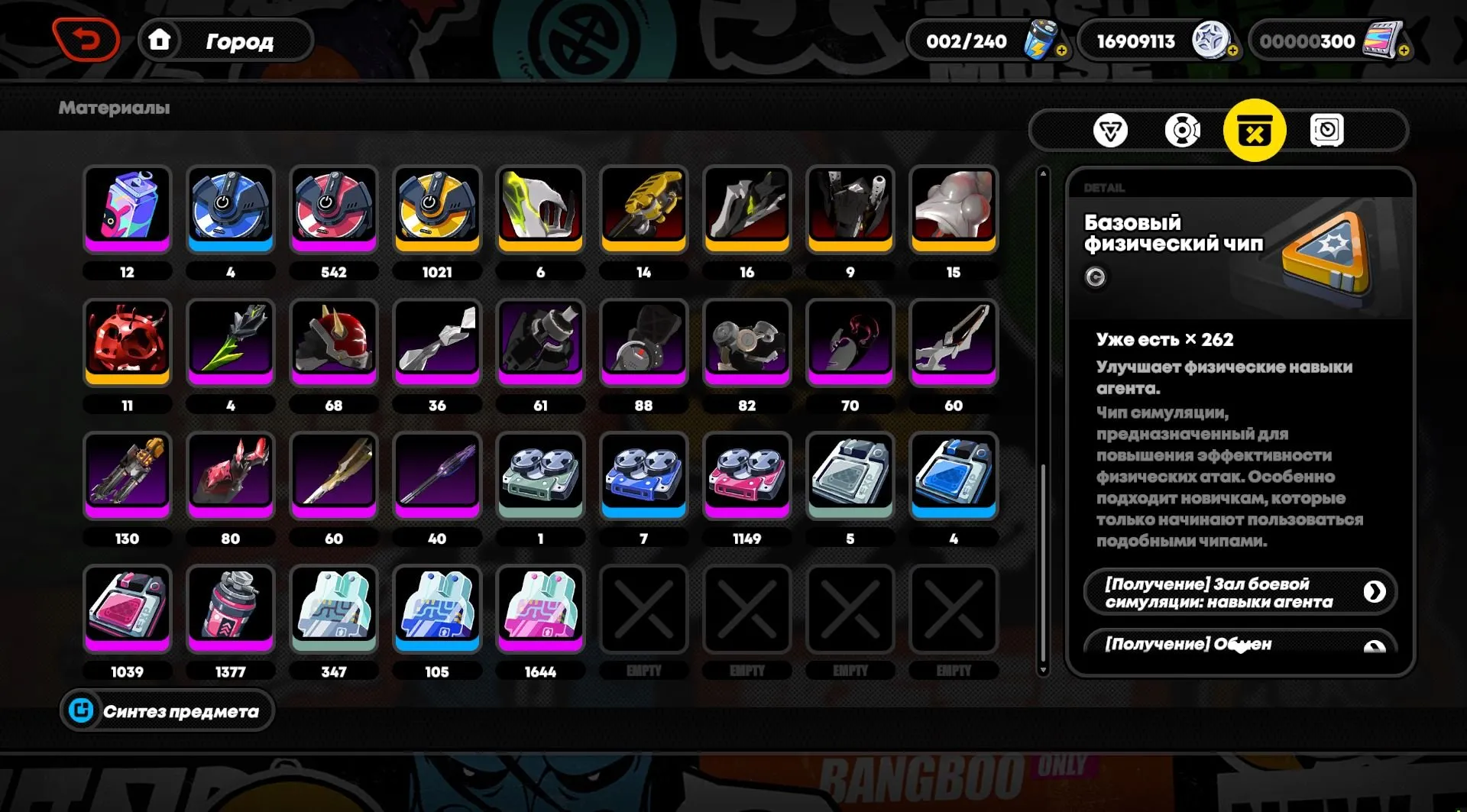Click plus beside coin balance 16909113
The height and width of the screenshot is (812, 1467).
click(1233, 50)
